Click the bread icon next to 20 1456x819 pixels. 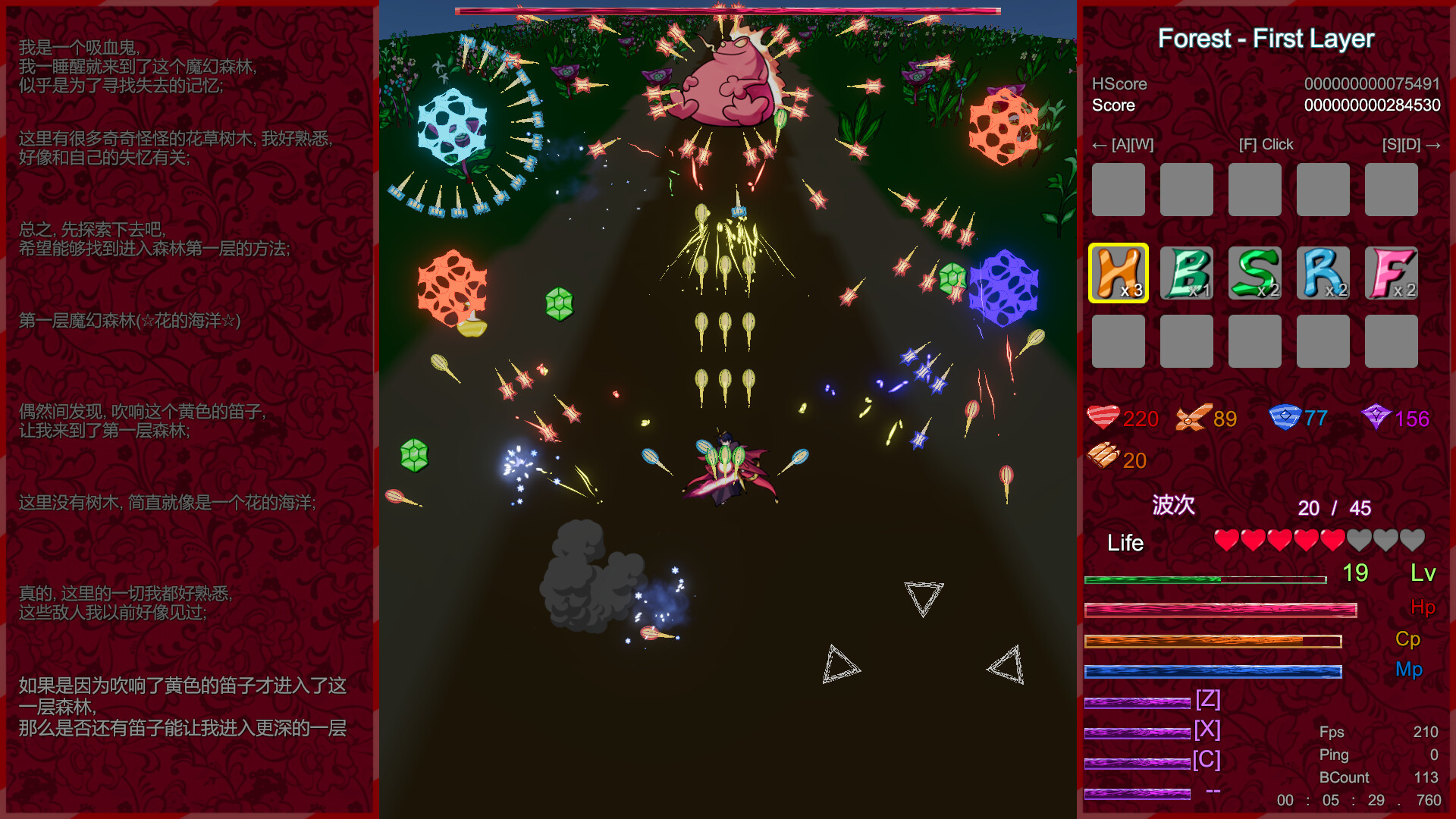(x=1104, y=459)
